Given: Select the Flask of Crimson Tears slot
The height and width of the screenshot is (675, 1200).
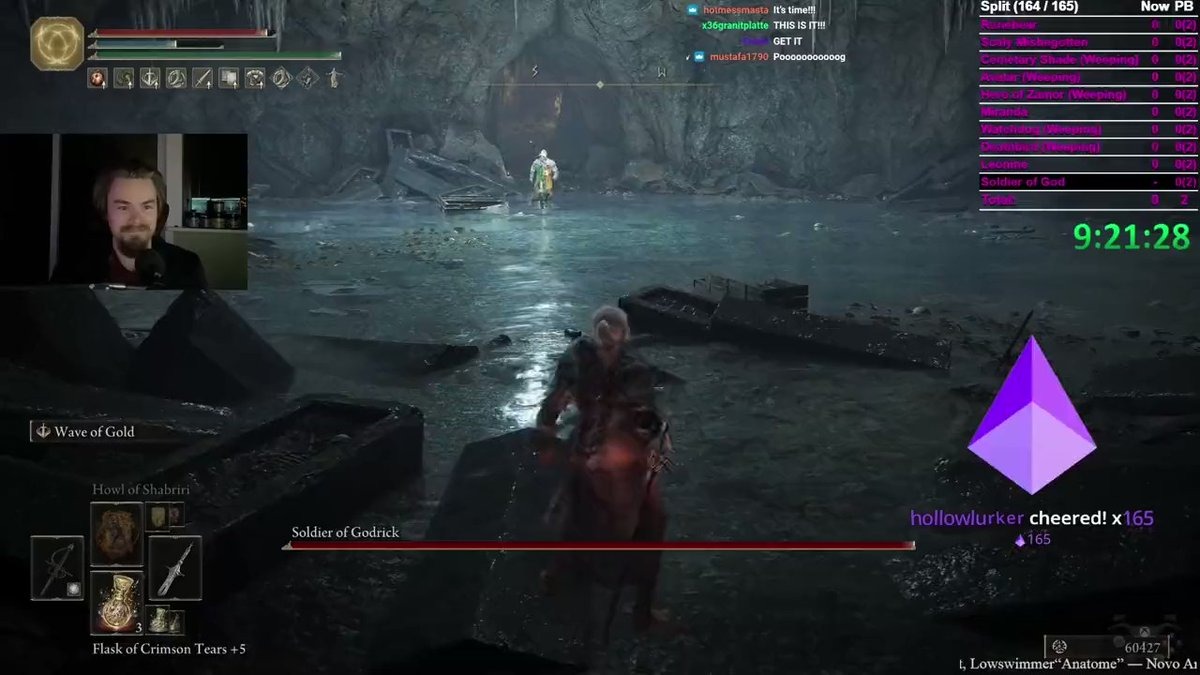Looking at the screenshot, I should point(117,601).
